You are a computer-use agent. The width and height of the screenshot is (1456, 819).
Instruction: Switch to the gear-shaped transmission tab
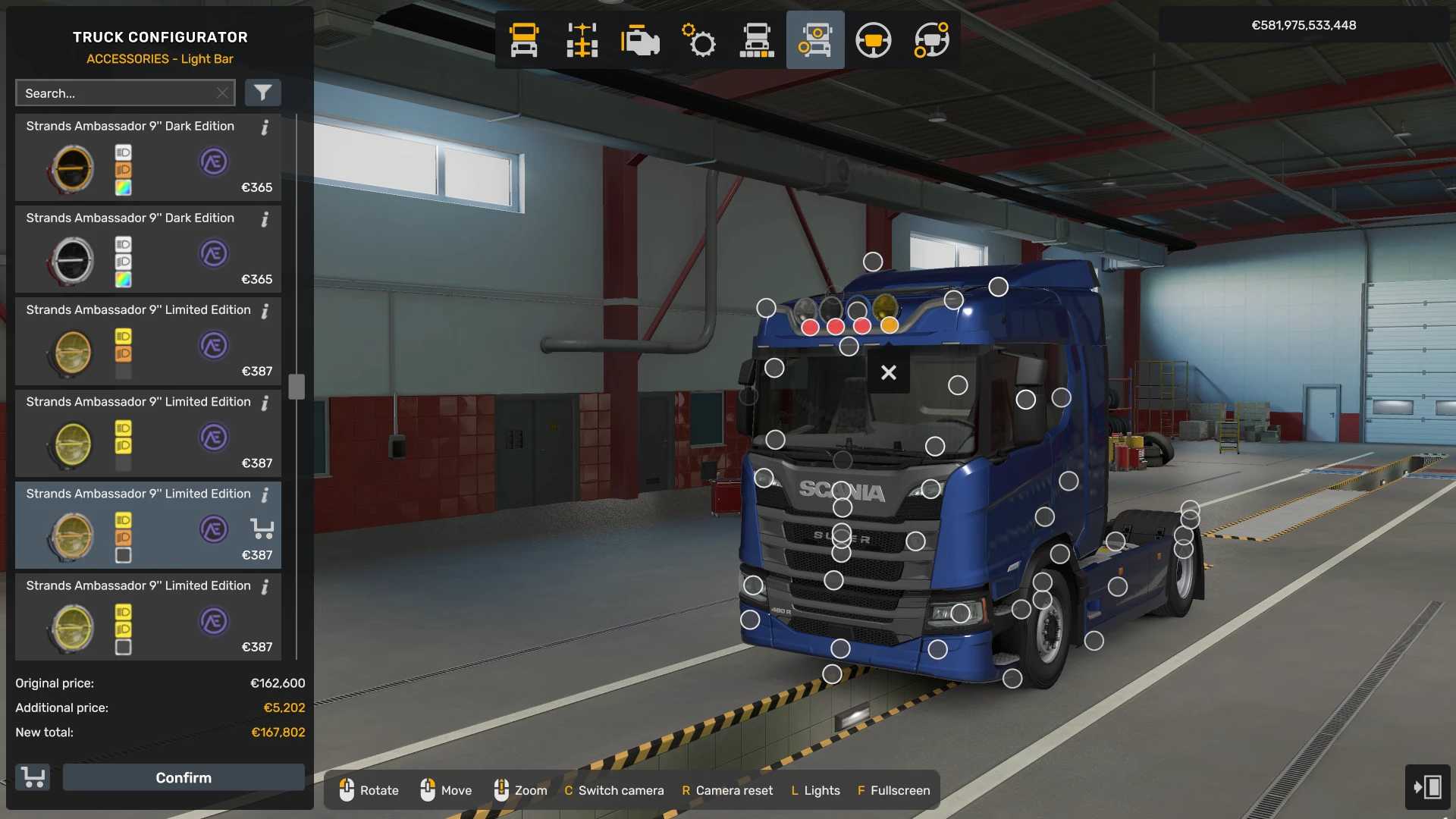pos(698,40)
